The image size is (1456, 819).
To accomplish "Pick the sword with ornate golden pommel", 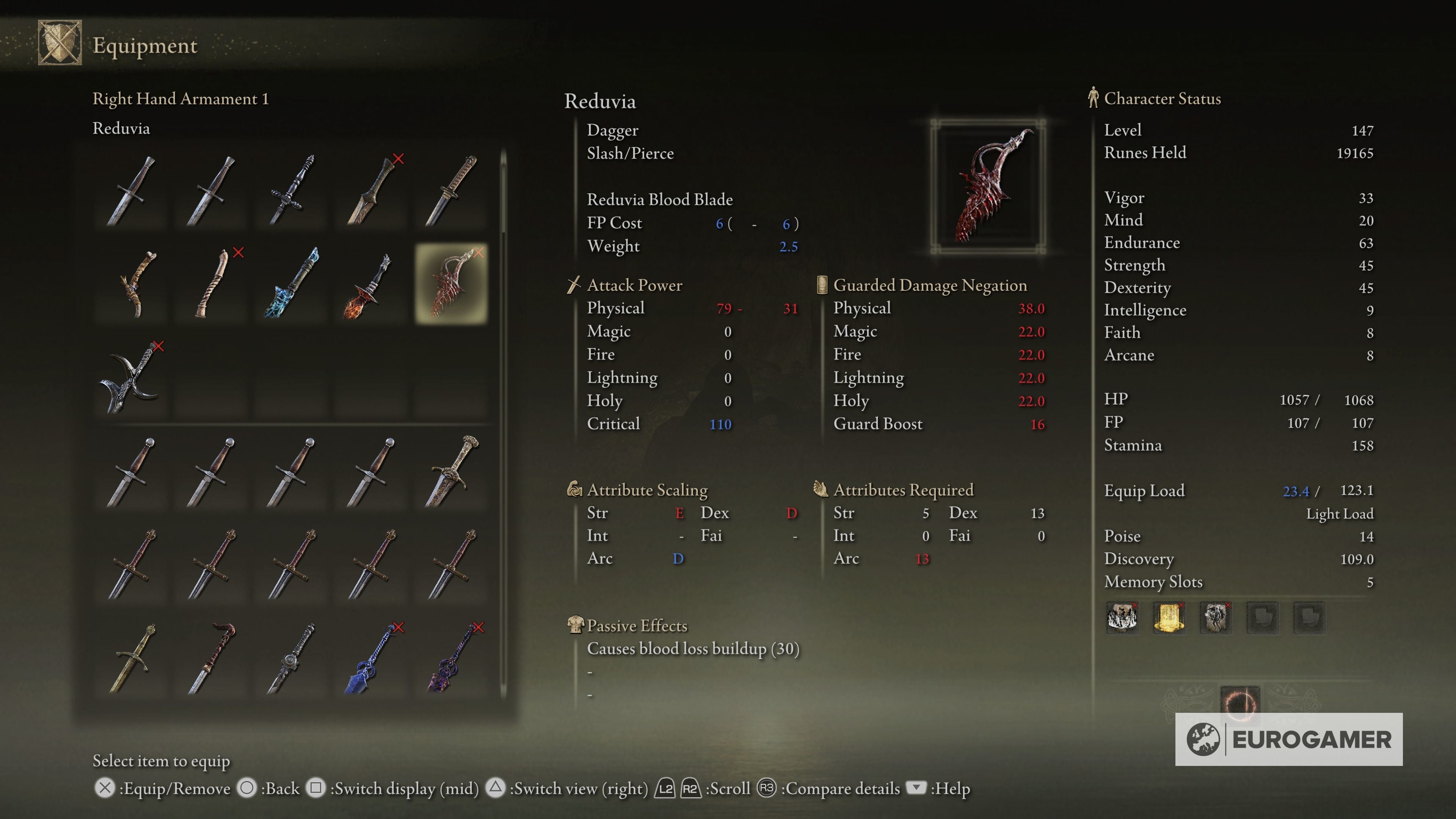I will tap(451, 472).
